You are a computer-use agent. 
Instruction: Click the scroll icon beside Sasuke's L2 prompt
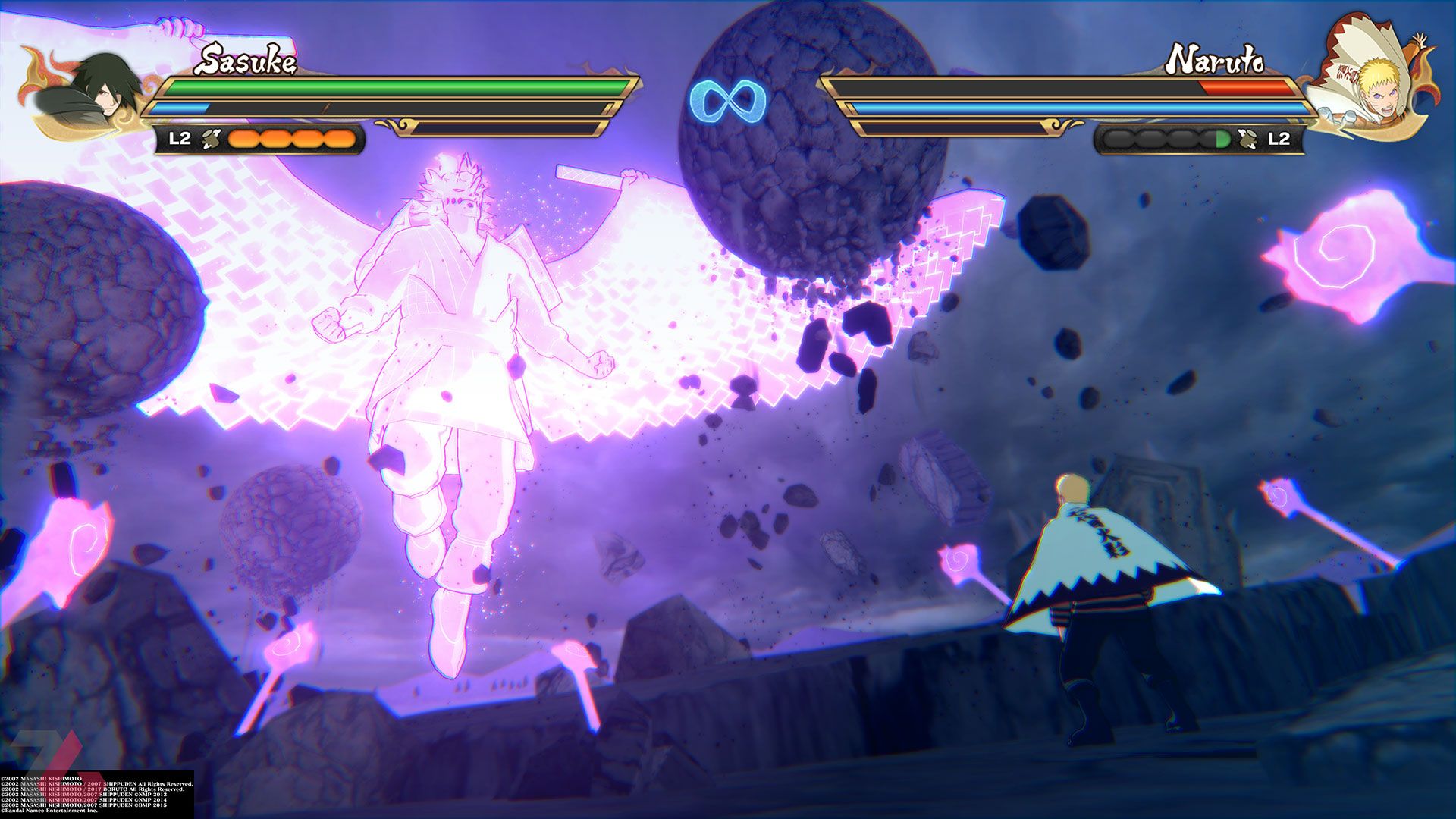tap(211, 139)
